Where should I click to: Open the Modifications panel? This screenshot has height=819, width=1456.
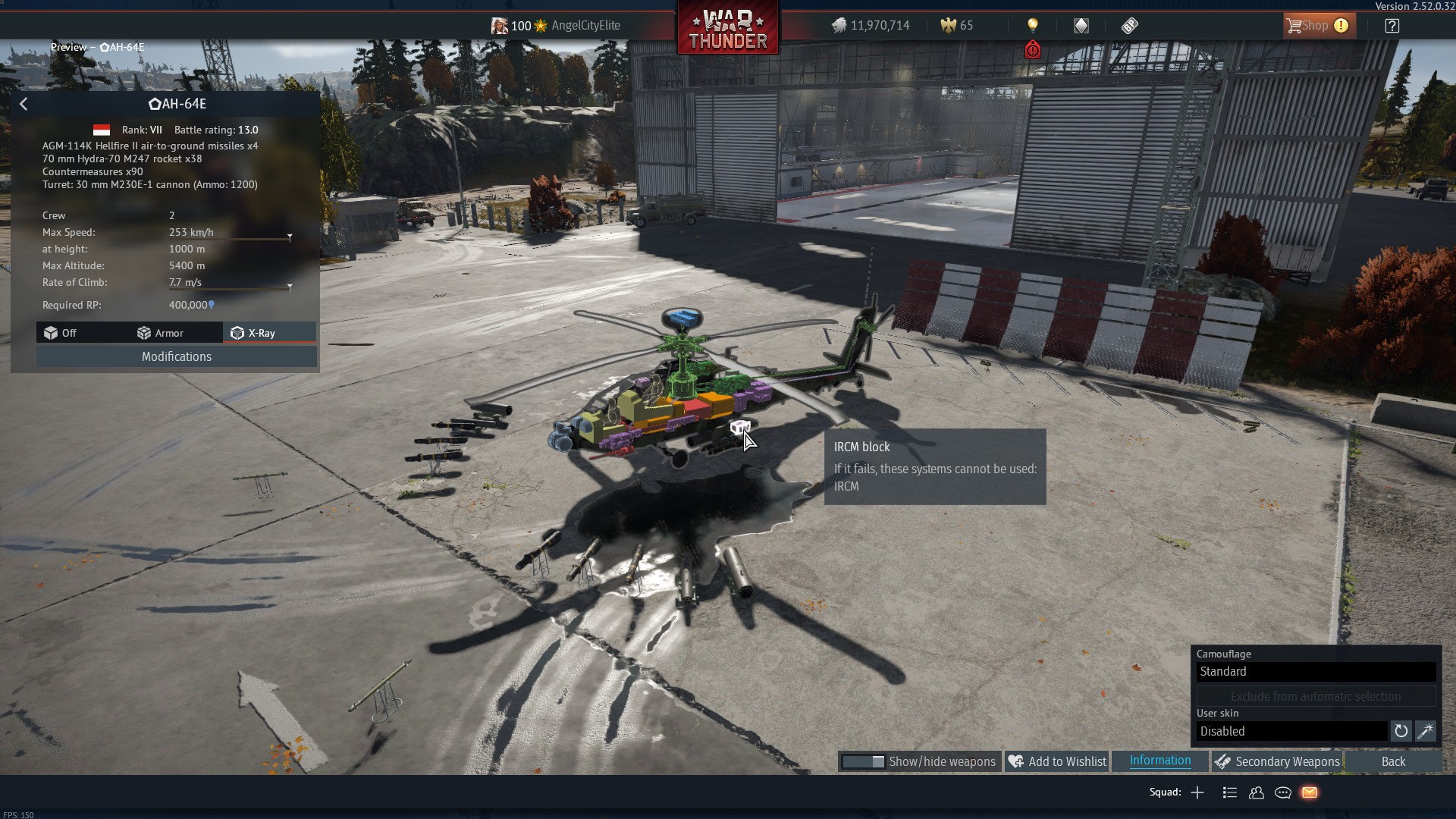(x=177, y=356)
